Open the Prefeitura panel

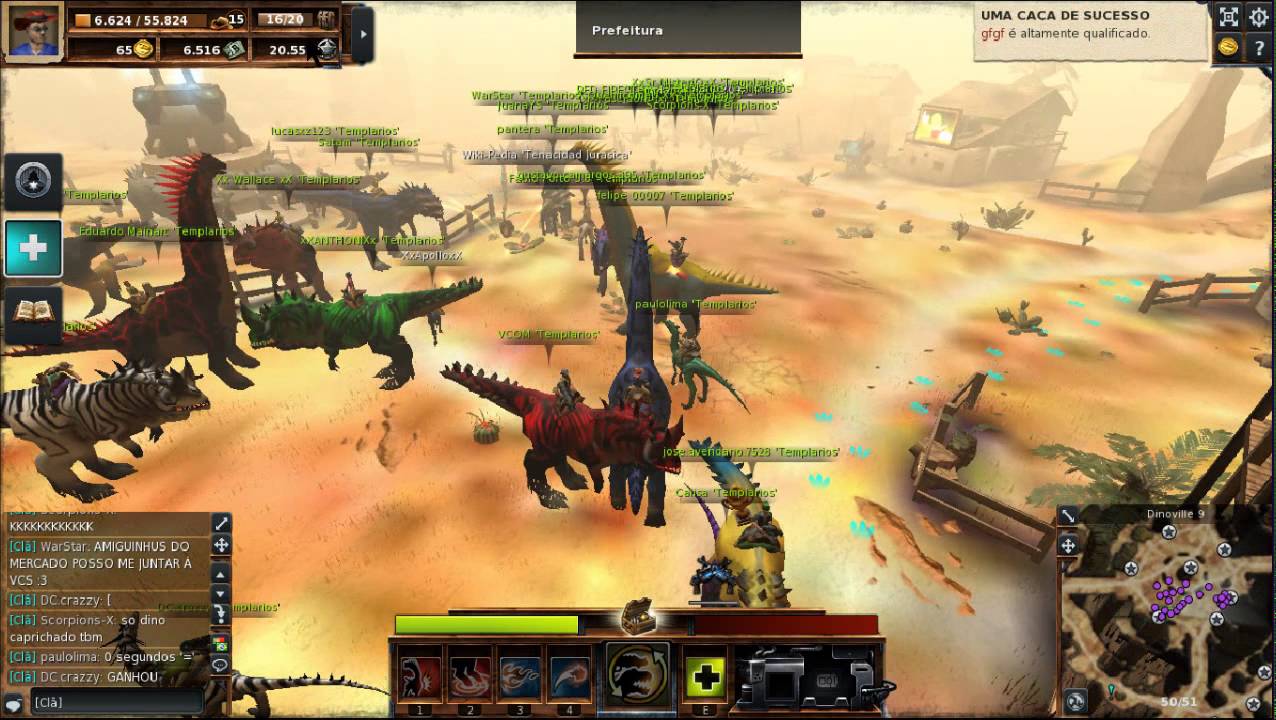687,29
